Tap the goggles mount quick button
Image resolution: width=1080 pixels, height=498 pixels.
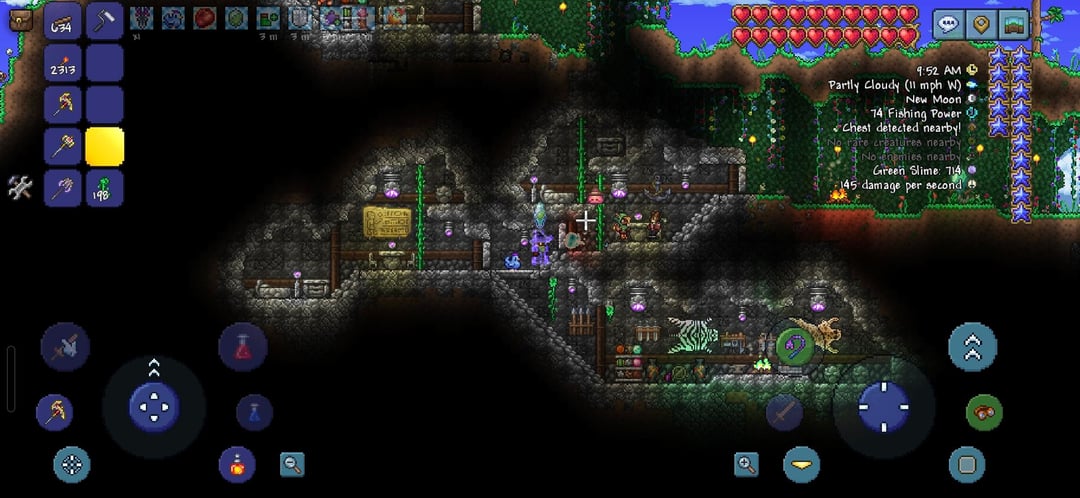[x=984, y=412]
